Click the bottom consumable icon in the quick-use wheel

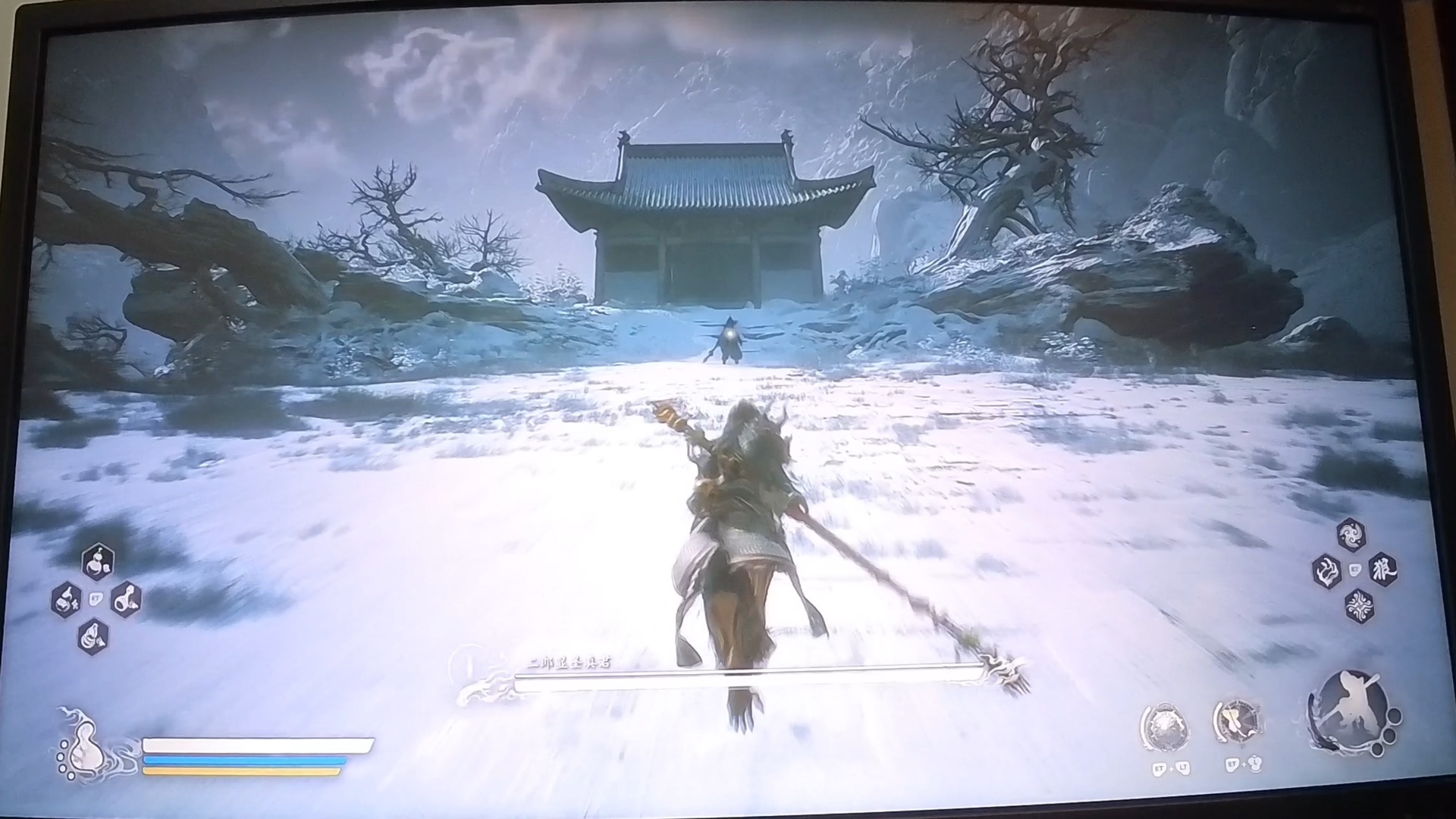coord(93,636)
